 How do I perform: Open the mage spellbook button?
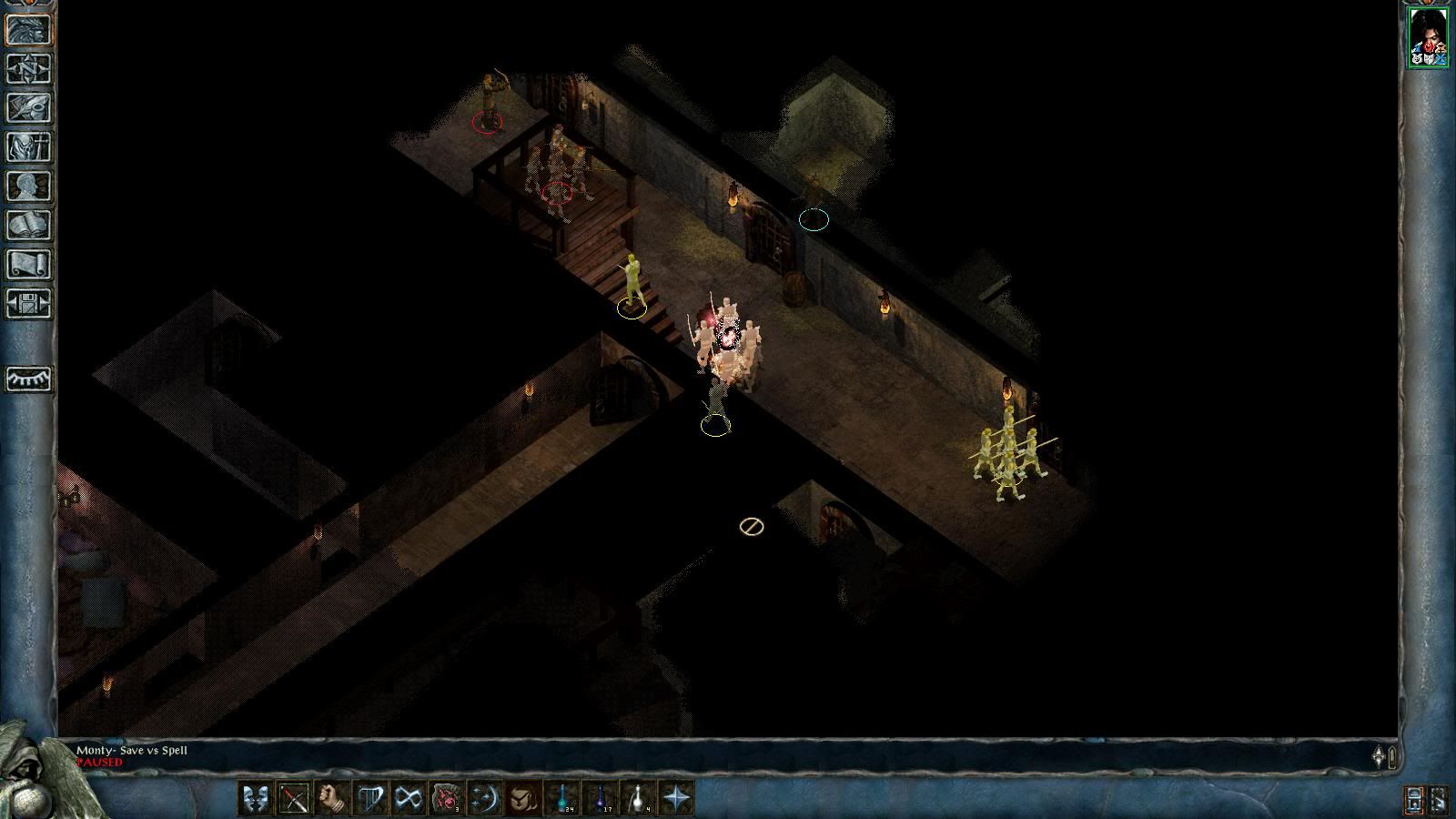tap(28, 226)
